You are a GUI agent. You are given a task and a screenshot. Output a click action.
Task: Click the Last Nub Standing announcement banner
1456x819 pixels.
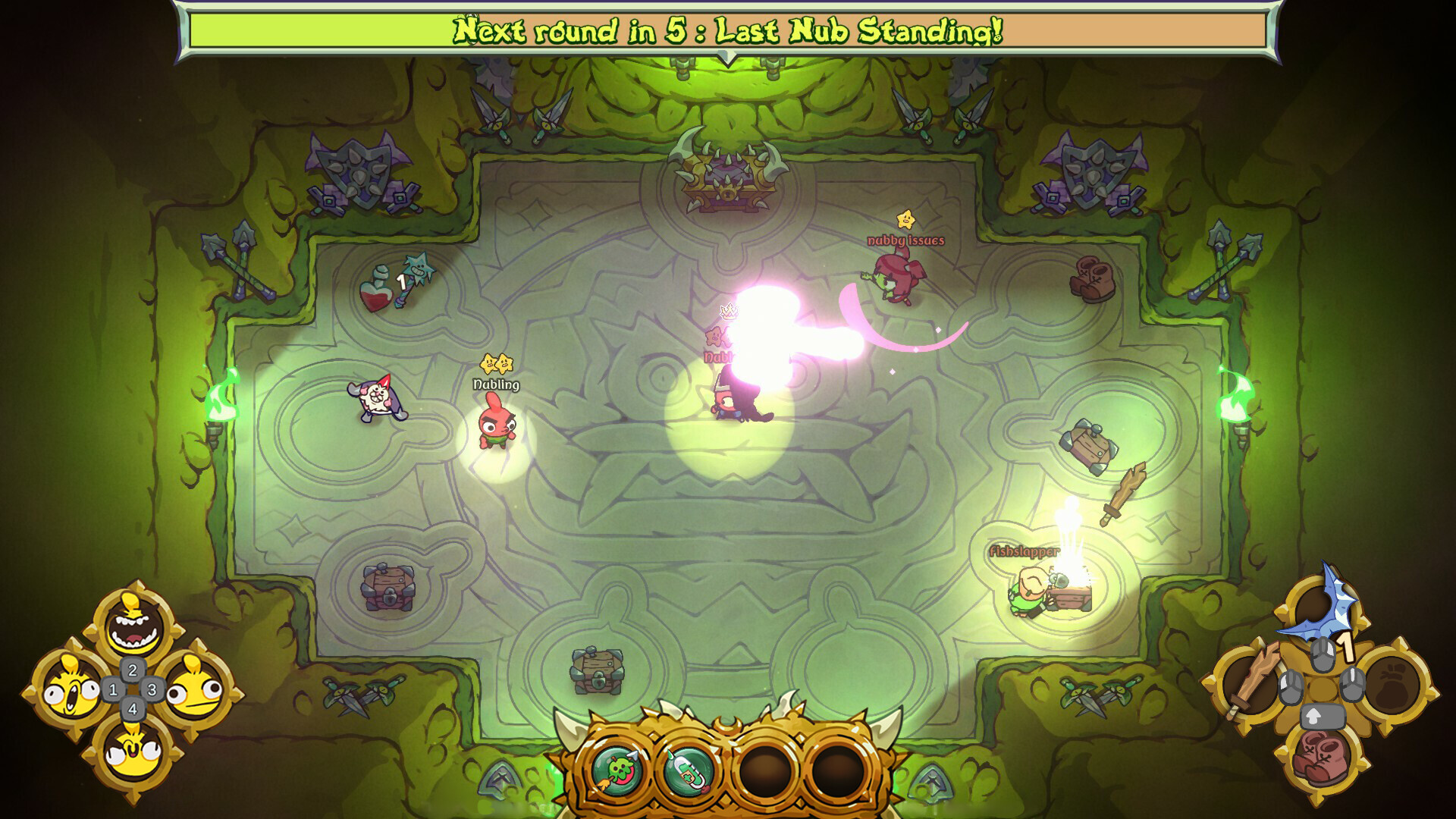(x=726, y=30)
